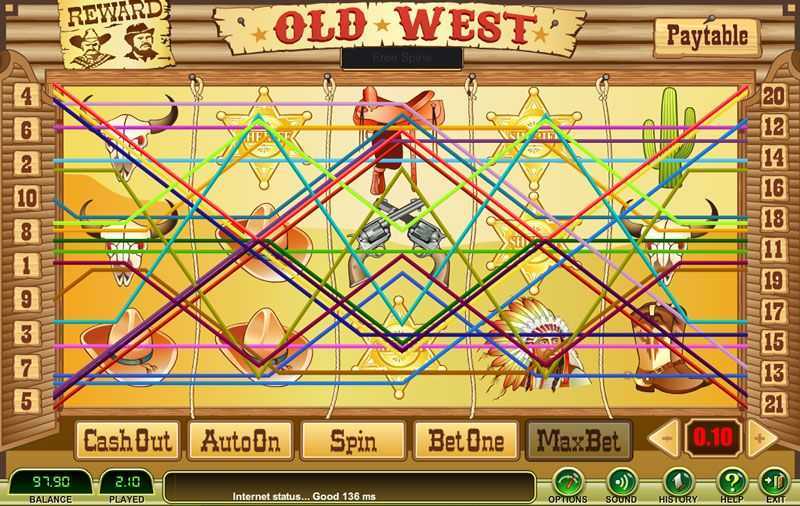
Task: Exit the game
Action: [775, 481]
